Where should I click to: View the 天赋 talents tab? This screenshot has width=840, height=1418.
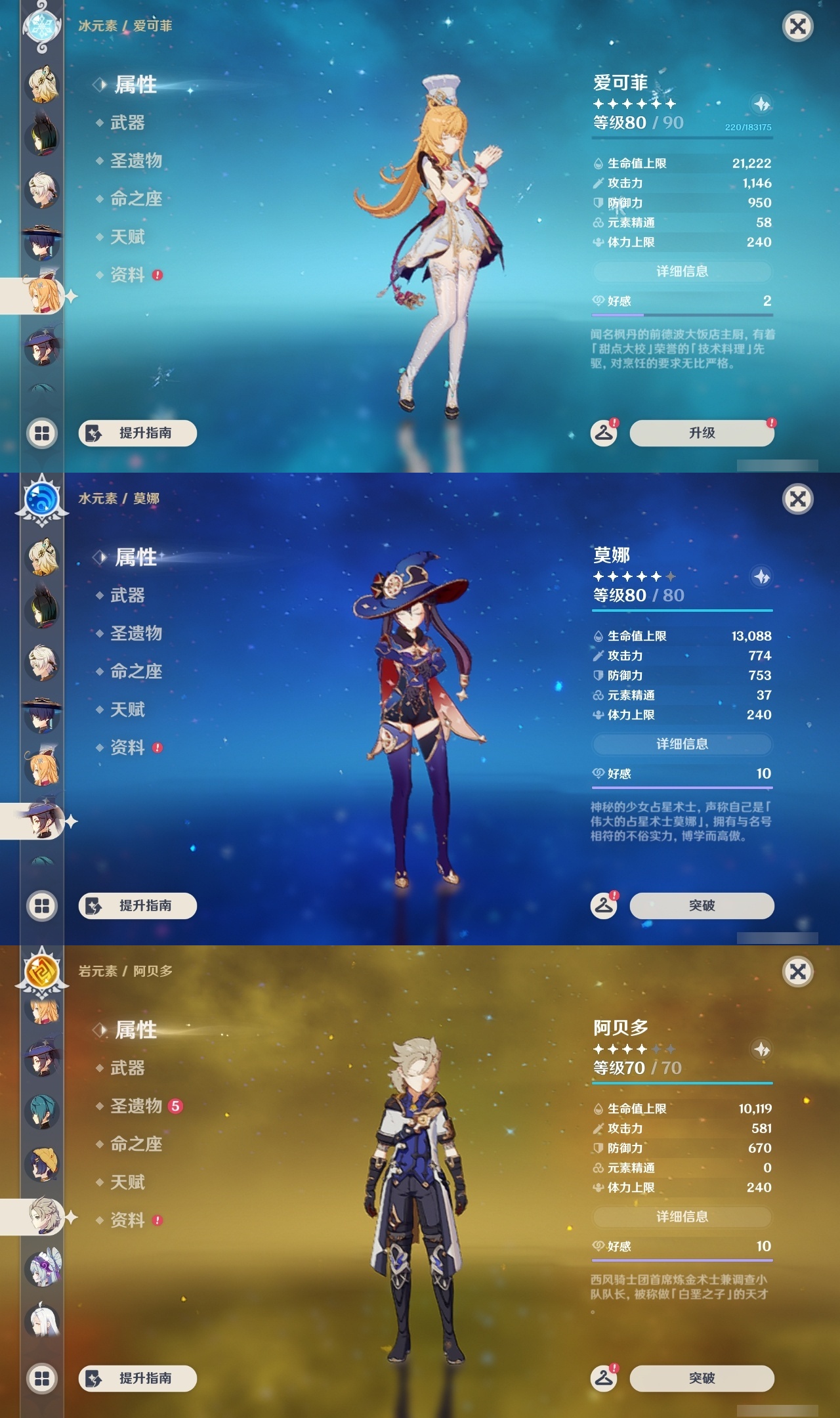pyautogui.click(x=127, y=237)
